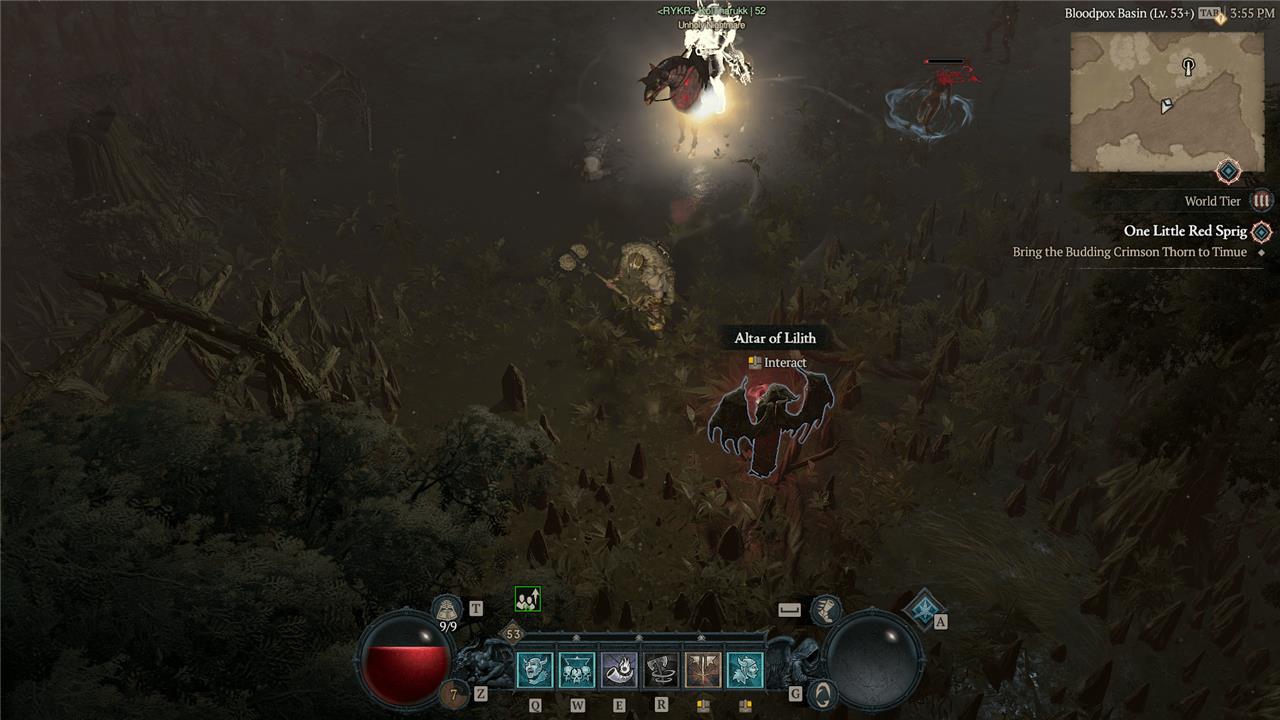The image size is (1280, 720).
Task: Select the One Little Red Sprig quest
Action: point(1185,231)
